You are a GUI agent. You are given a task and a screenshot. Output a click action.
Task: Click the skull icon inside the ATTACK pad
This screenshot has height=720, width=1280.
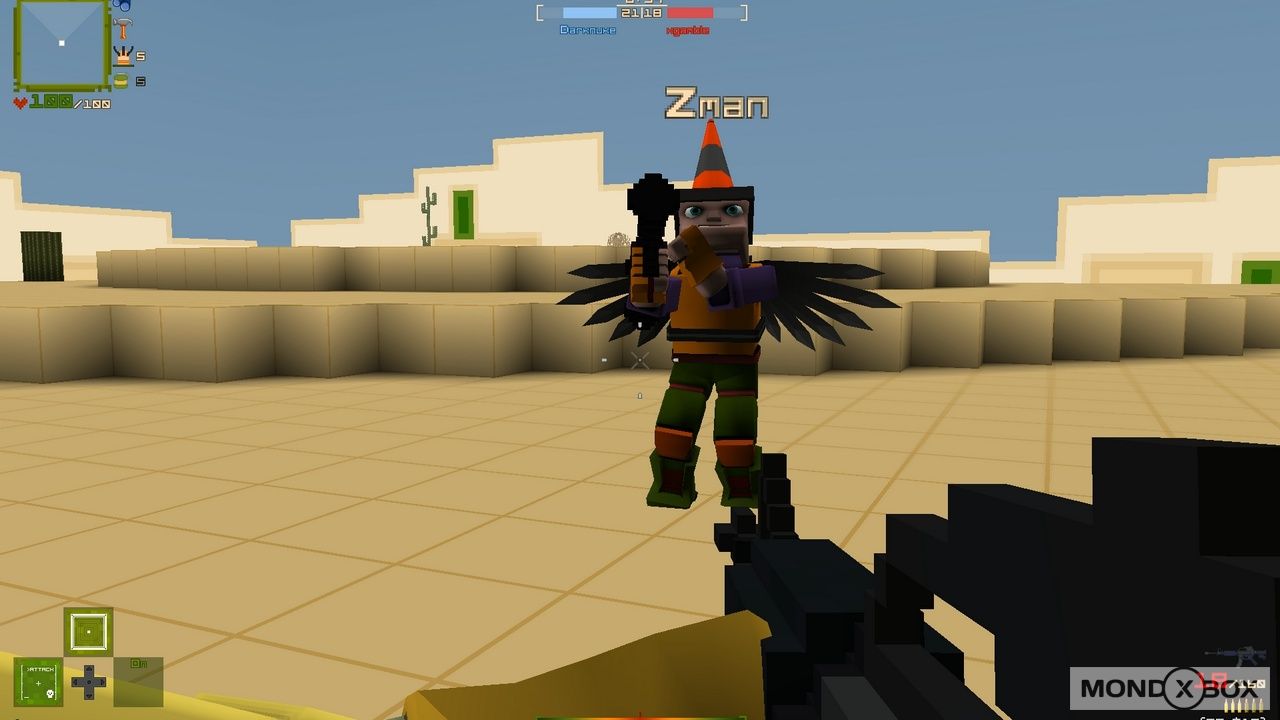49,692
